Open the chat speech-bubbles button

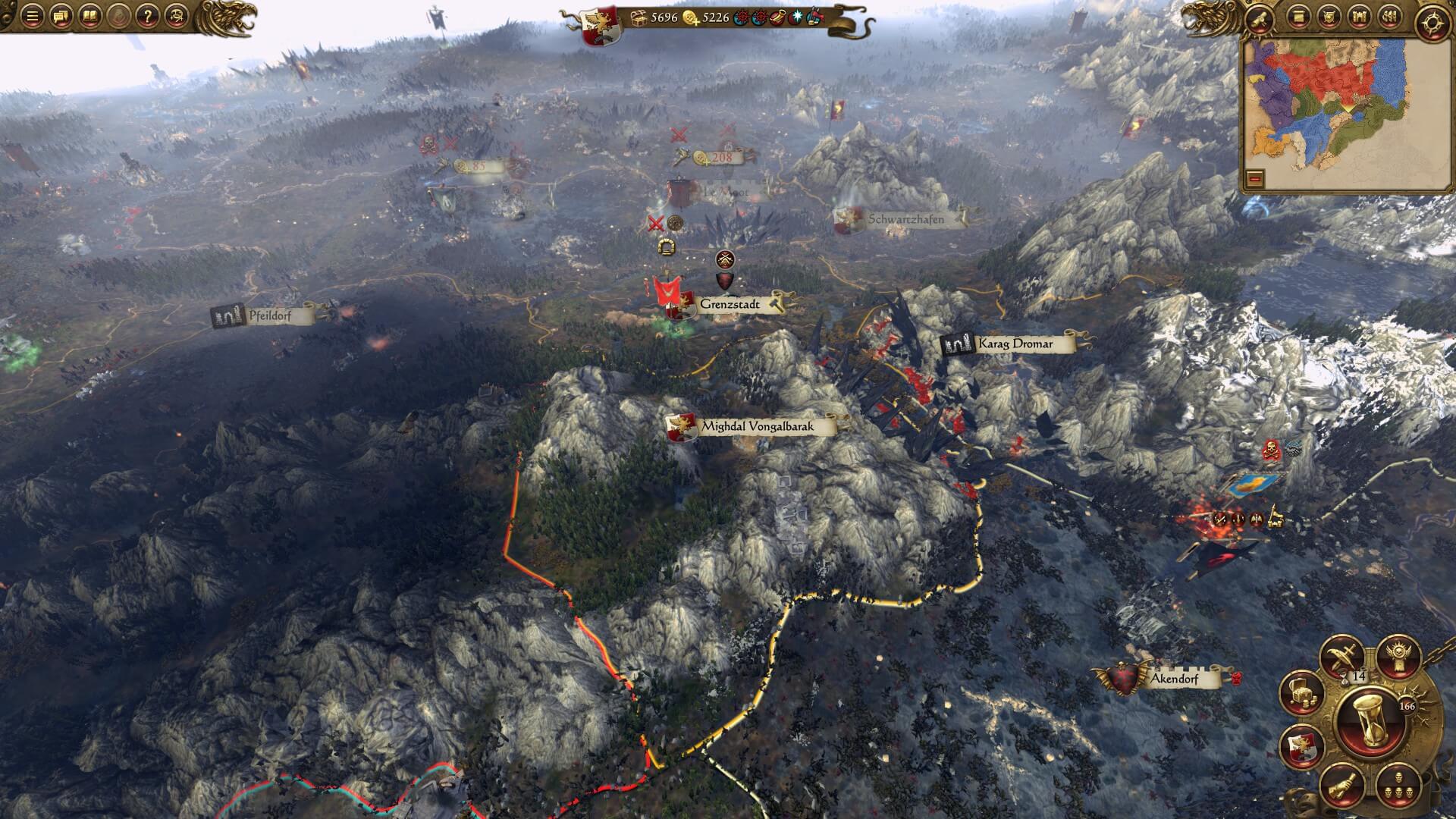[61, 16]
